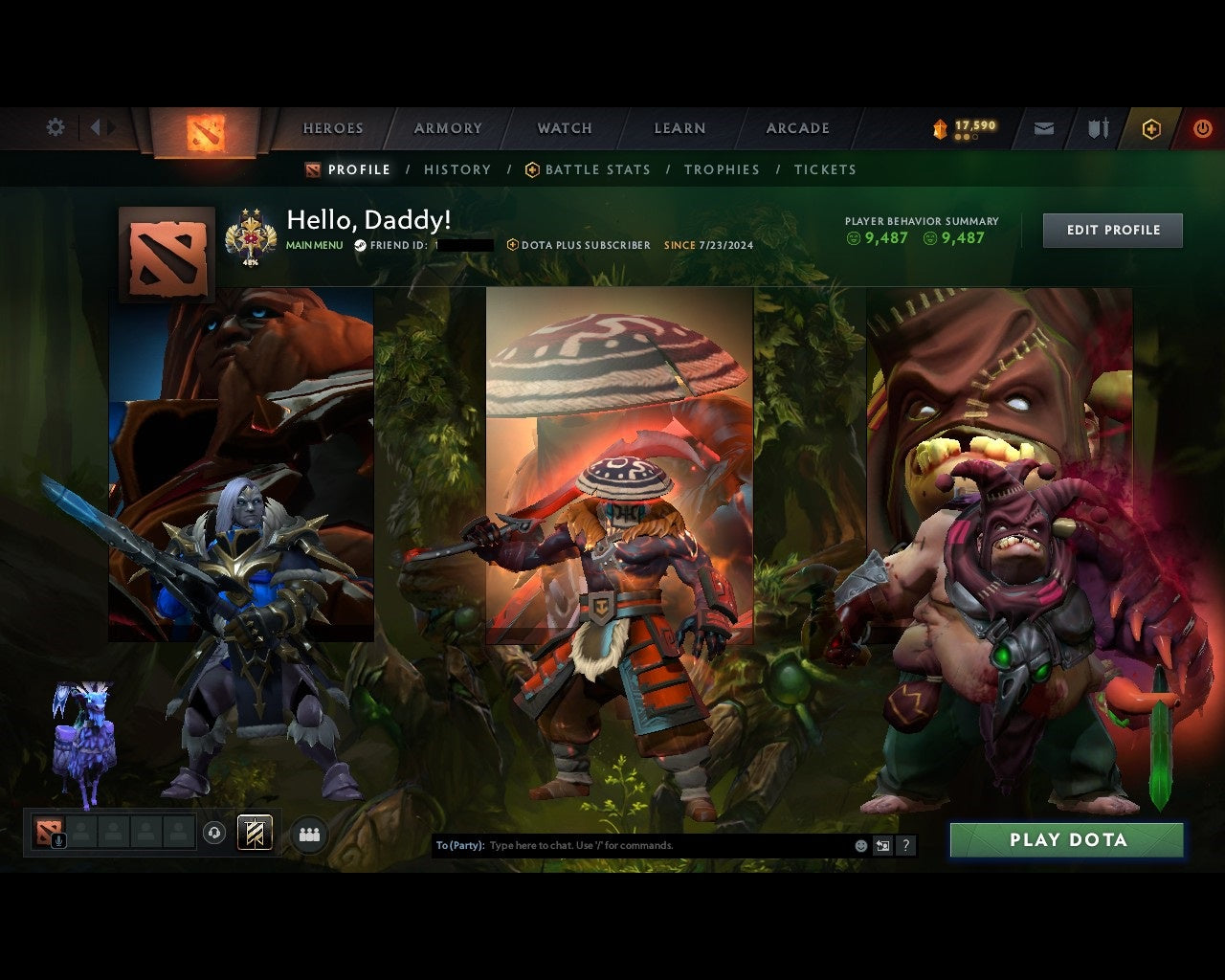1225x980 pixels.
Task: Open the emoticon picker in chat bar
Action: tap(859, 846)
